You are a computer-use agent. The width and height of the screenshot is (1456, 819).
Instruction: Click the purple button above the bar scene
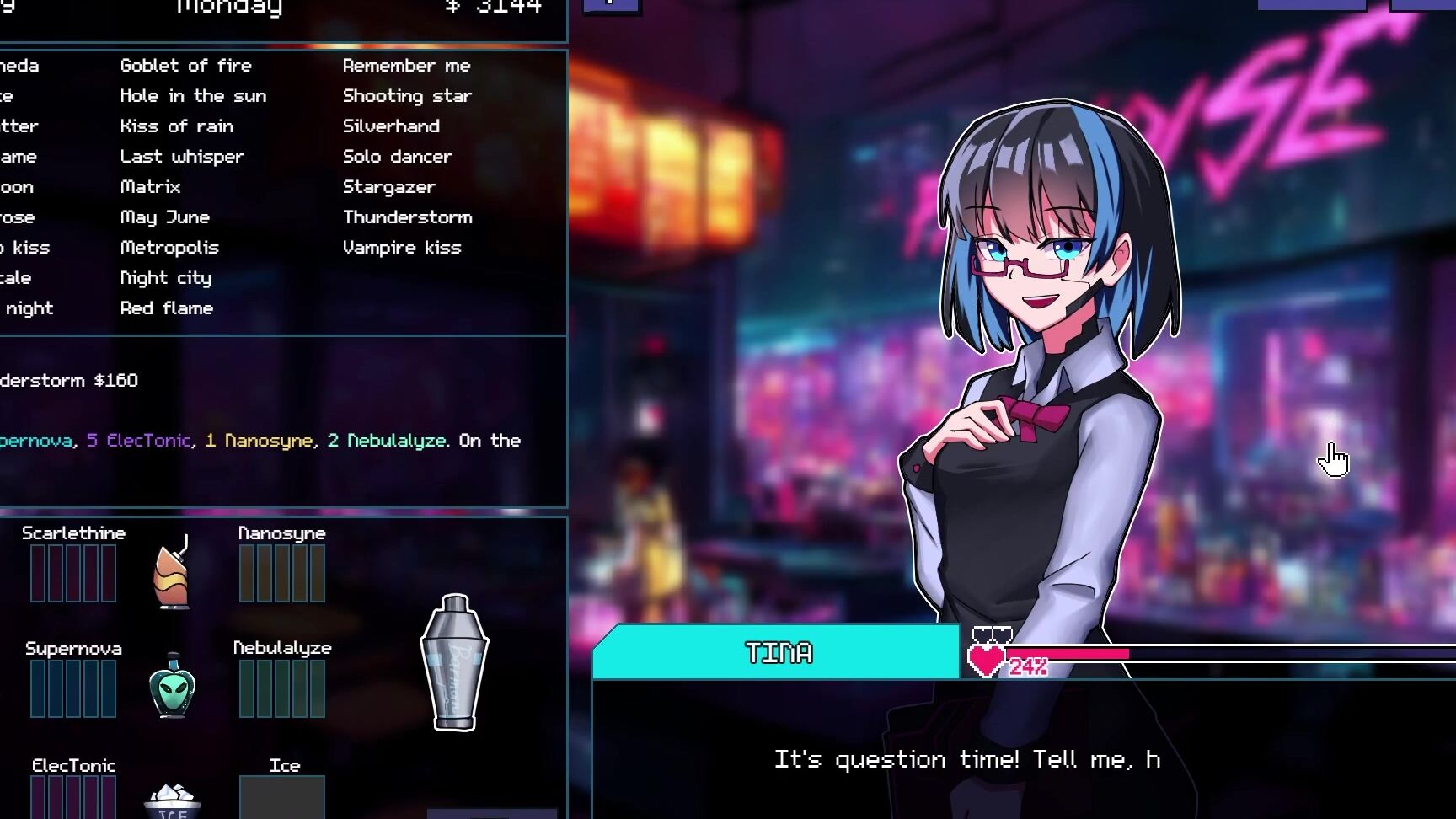click(612, 7)
